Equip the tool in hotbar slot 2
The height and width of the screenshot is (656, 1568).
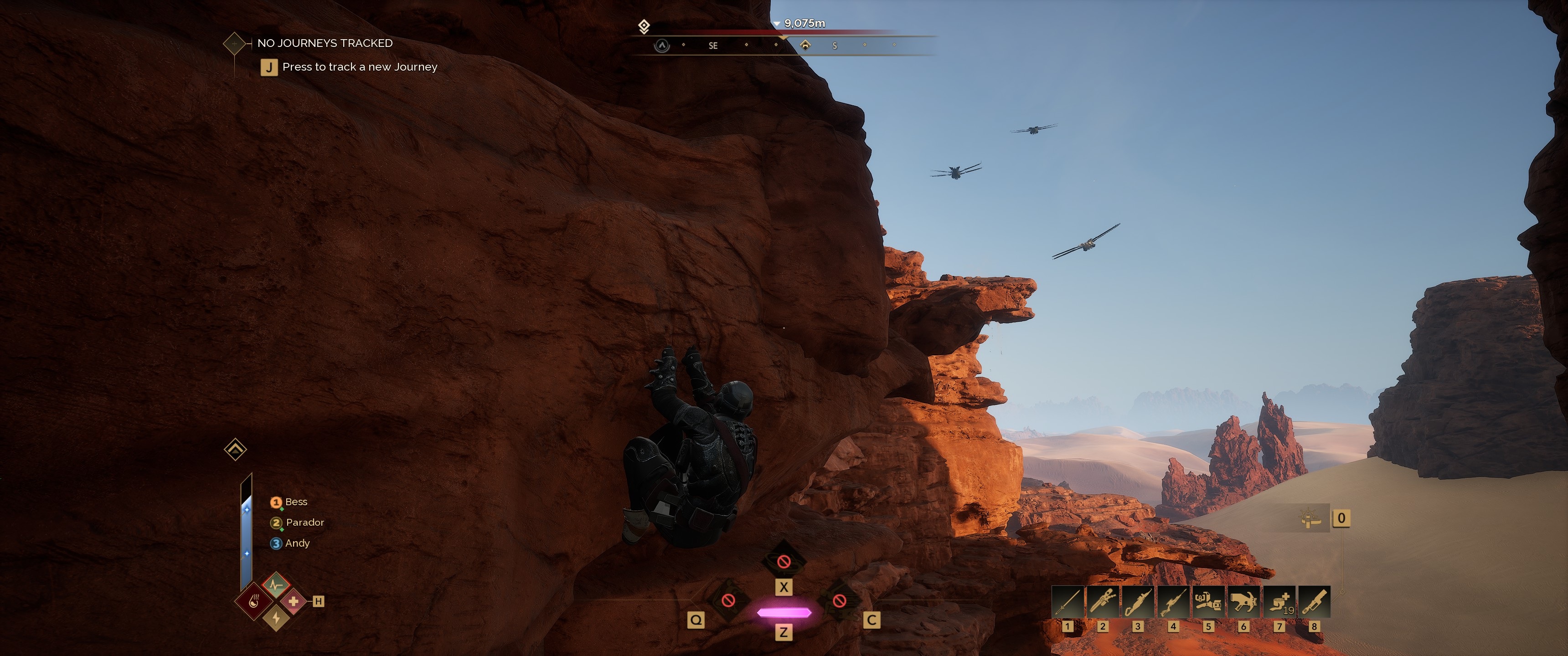click(x=1102, y=602)
